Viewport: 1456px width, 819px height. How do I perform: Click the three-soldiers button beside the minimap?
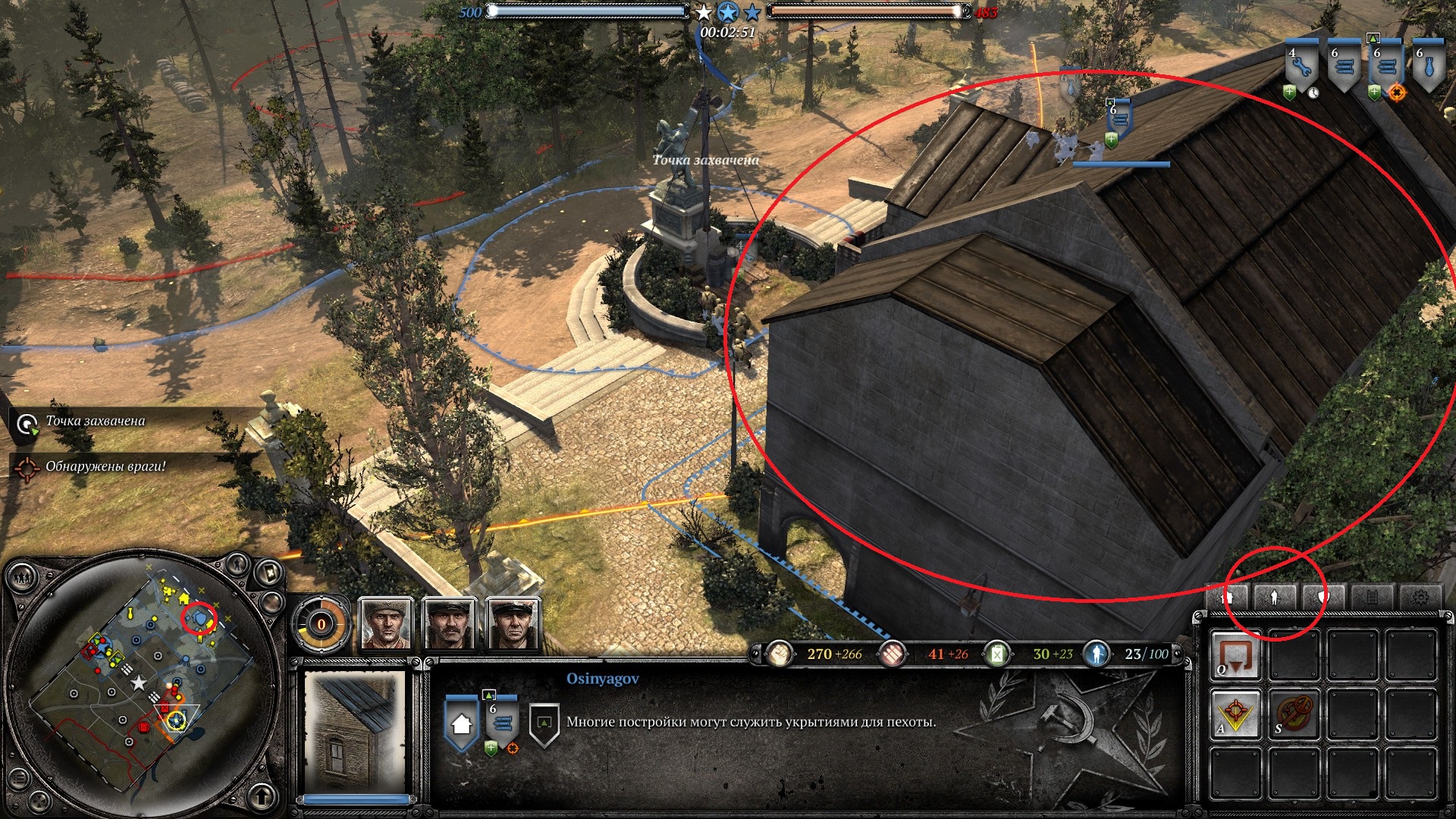click(23, 578)
